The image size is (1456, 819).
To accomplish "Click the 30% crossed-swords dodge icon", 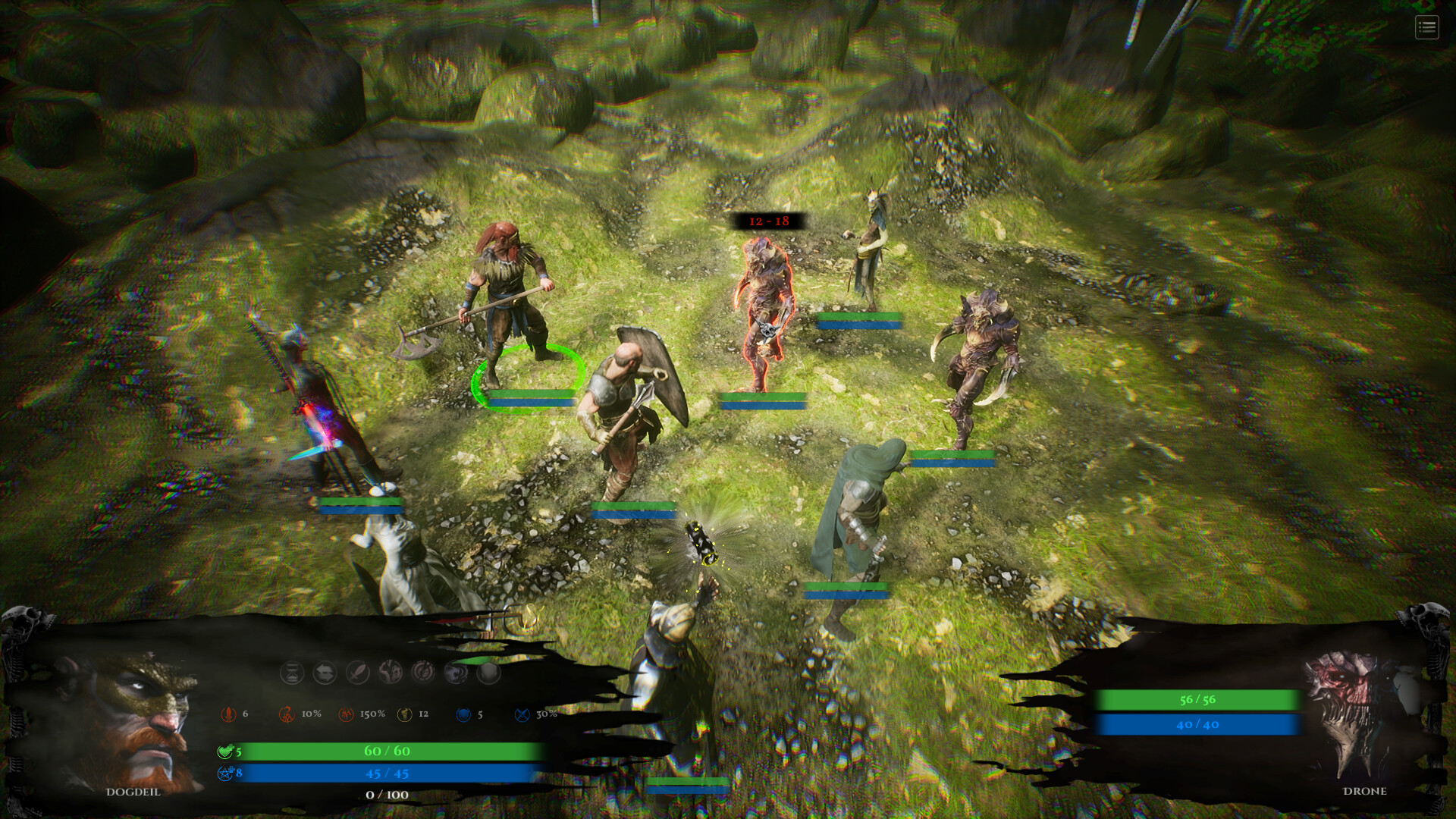I will pyautogui.click(x=523, y=713).
